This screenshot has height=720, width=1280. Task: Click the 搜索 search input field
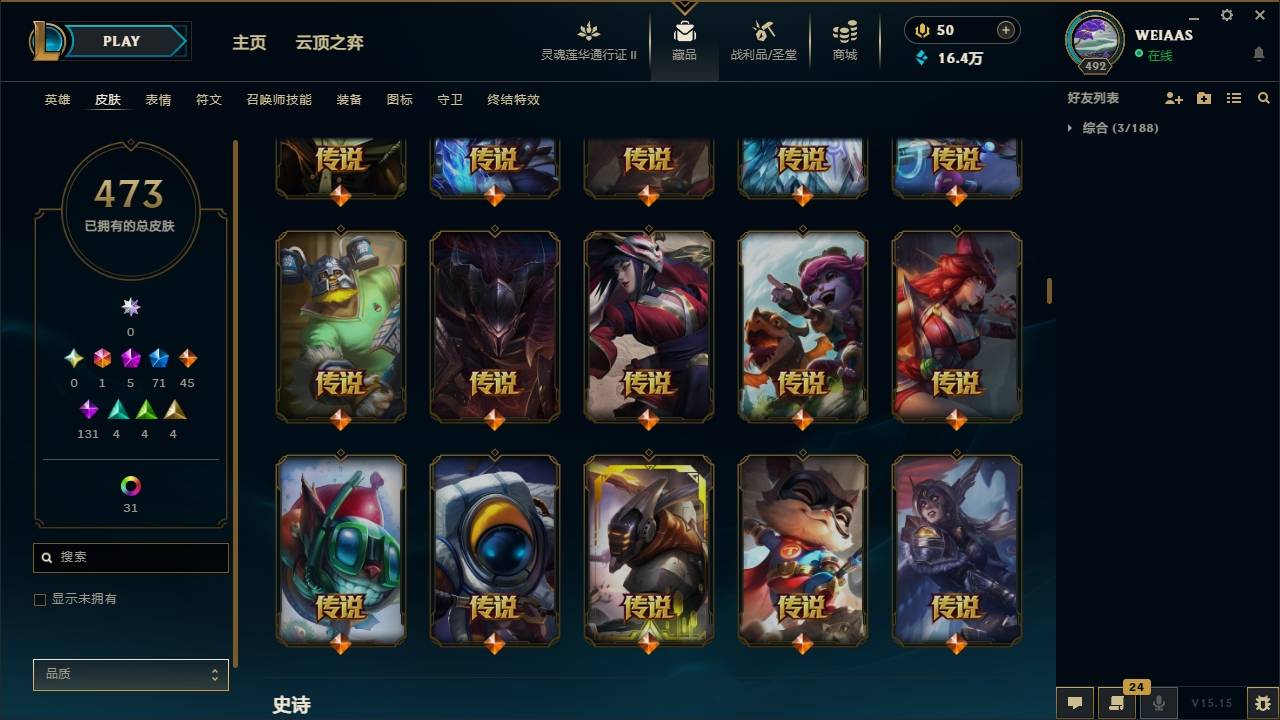[x=130, y=557]
